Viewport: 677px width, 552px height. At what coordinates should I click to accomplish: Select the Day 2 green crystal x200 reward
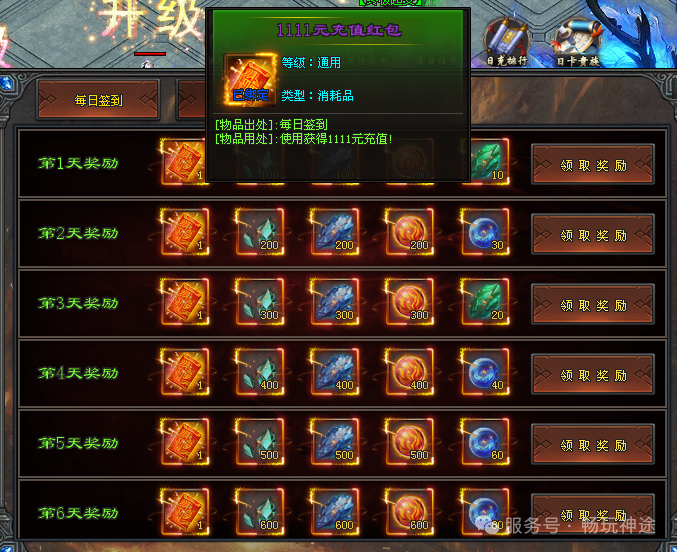pos(259,232)
